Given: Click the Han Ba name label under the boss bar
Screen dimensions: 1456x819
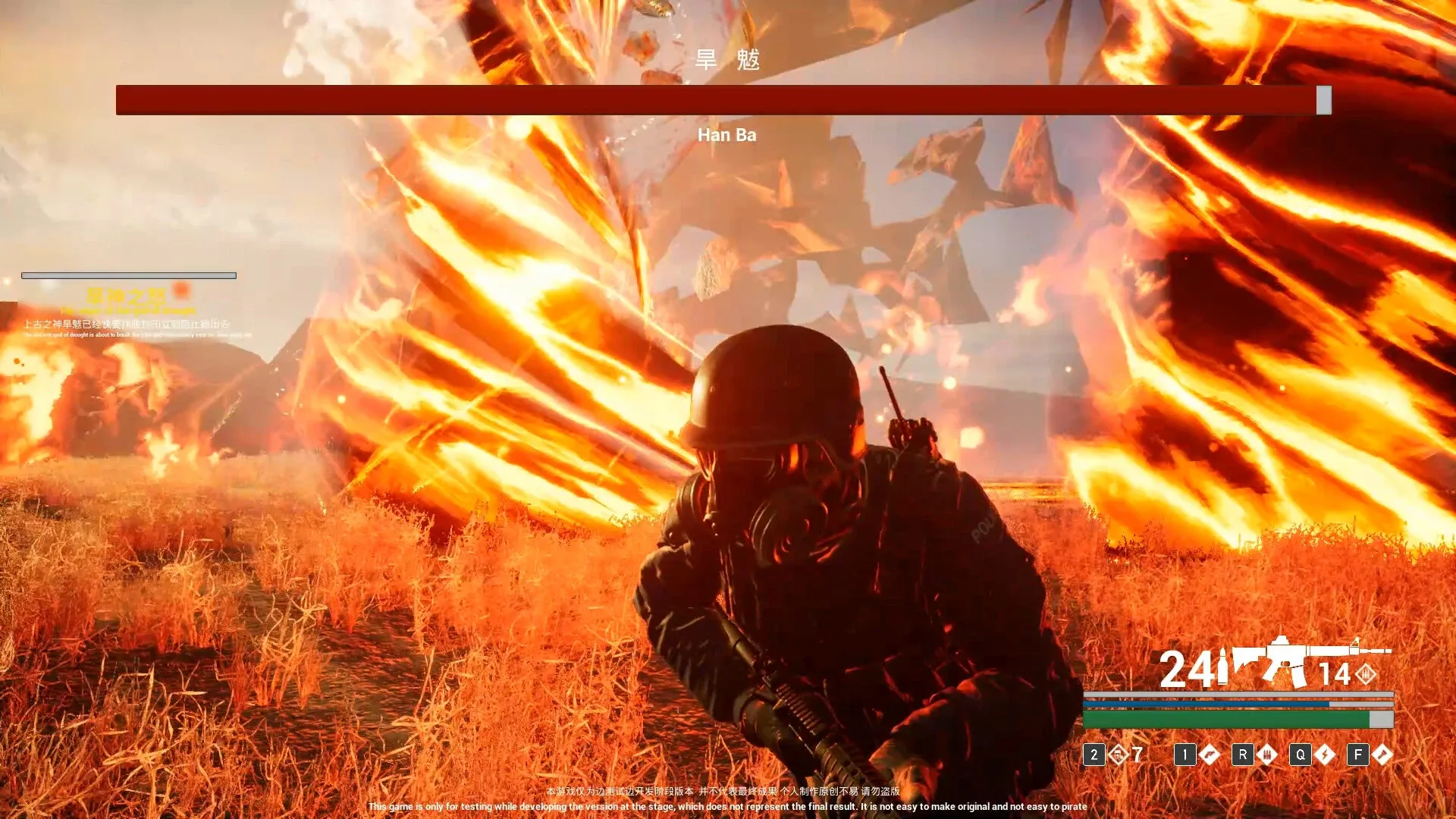Looking at the screenshot, I should 727,135.
